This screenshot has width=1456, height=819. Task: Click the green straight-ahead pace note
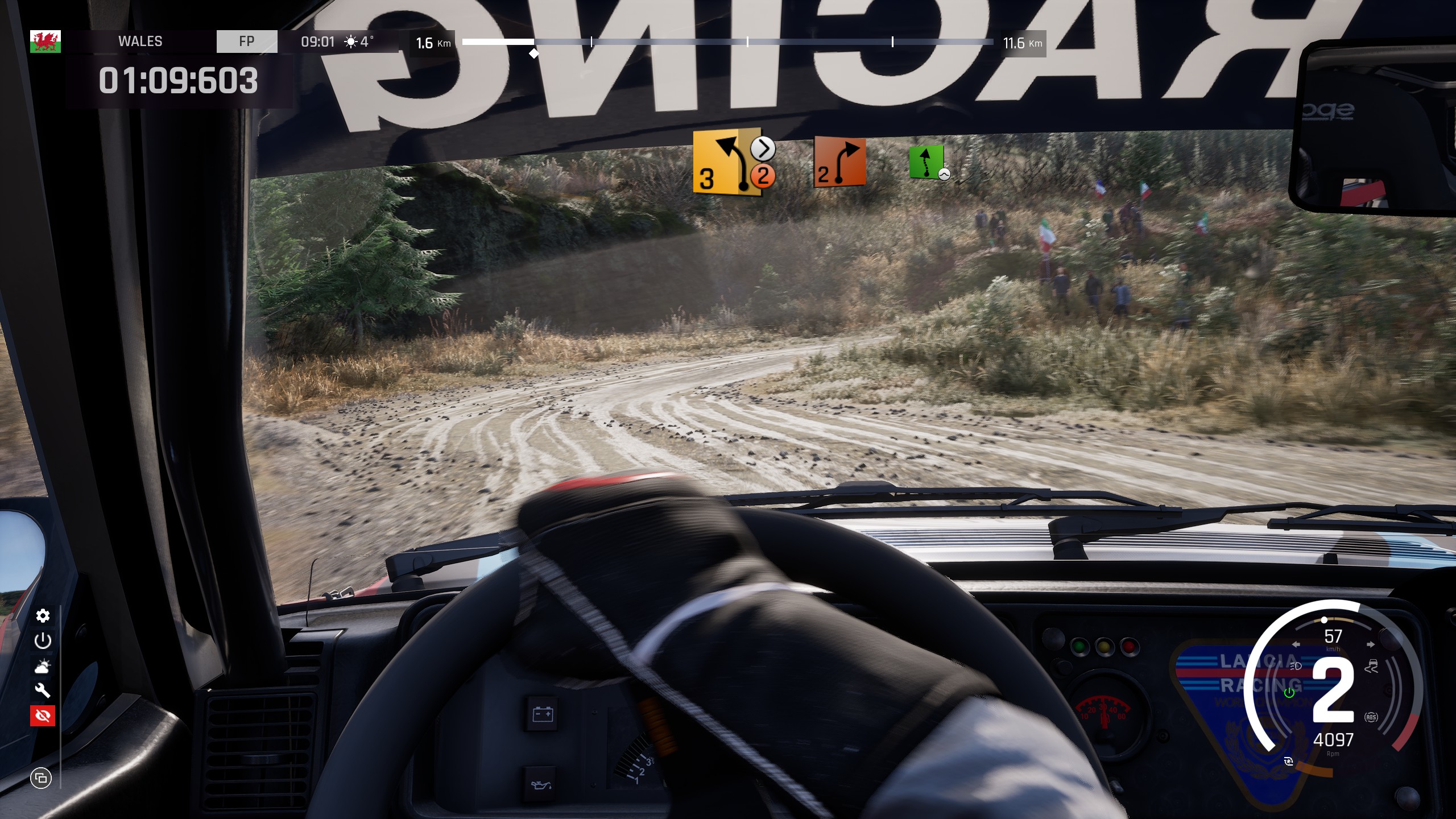click(x=926, y=162)
